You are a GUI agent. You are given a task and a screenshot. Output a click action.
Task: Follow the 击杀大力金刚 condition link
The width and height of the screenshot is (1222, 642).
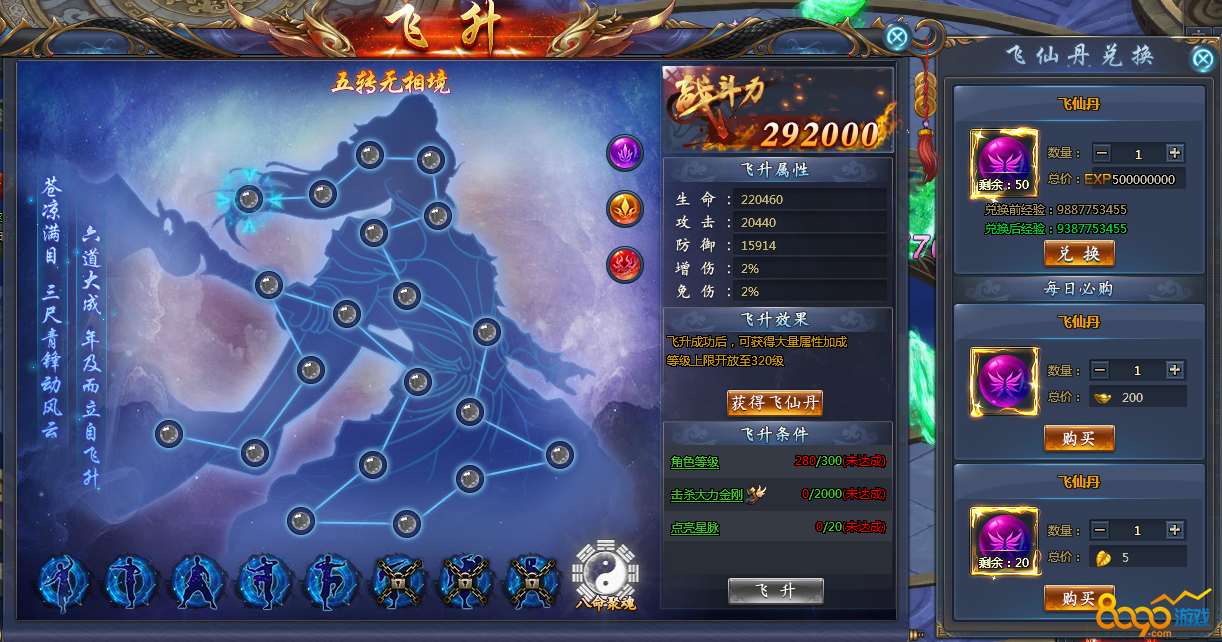click(708, 494)
